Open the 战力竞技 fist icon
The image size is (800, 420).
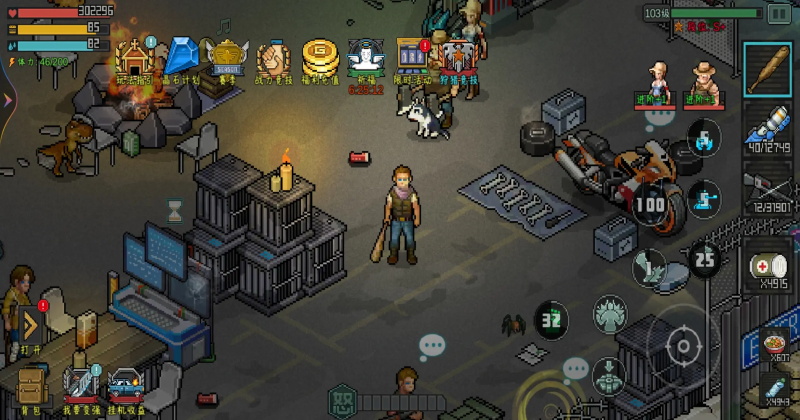[x=273, y=58]
